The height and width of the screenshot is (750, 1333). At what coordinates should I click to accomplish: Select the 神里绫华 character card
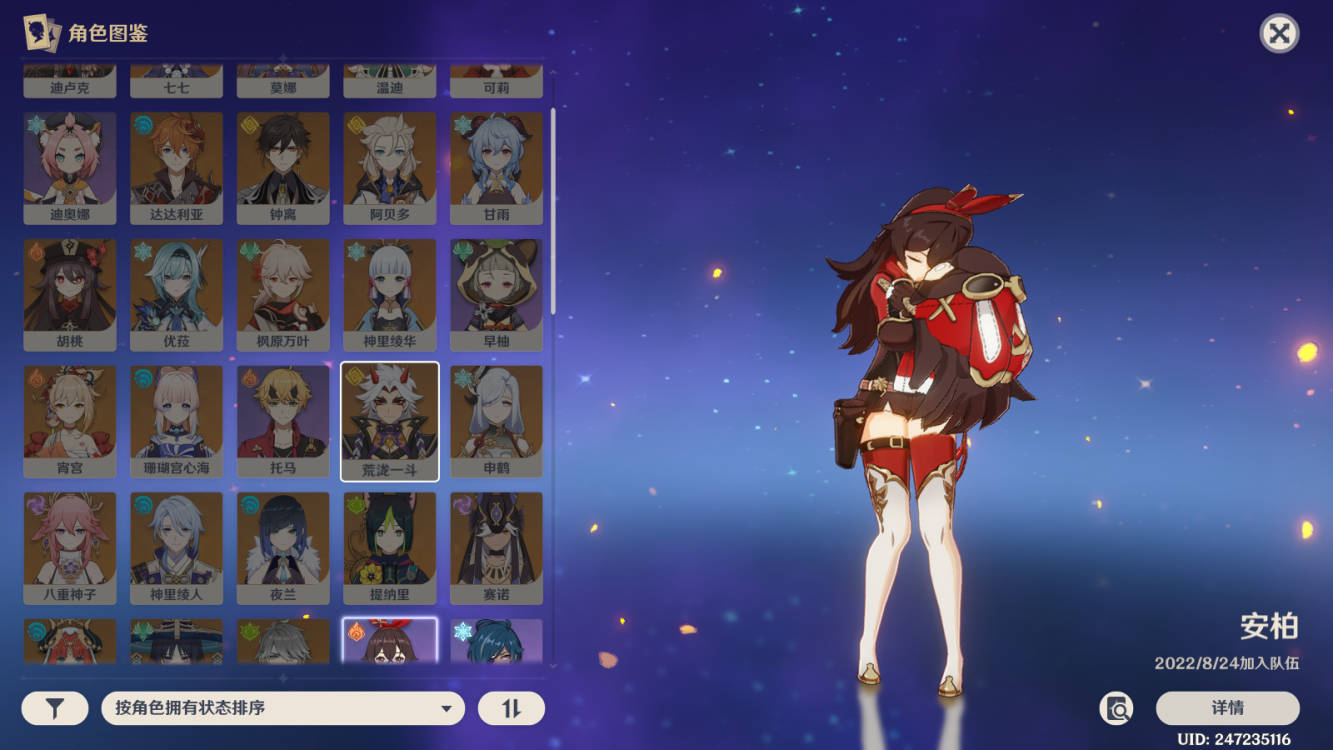click(x=390, y=294)
